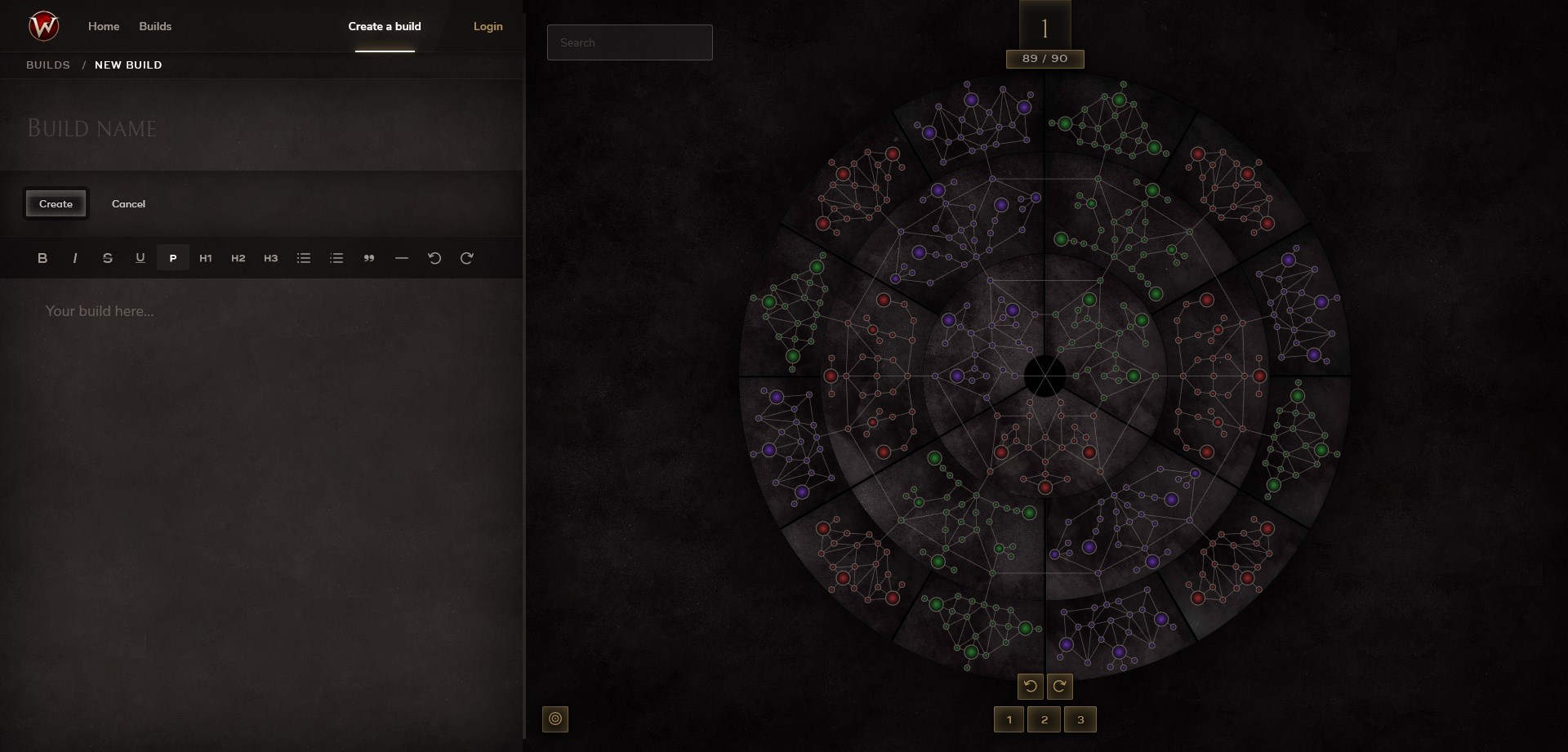Switch to skill tree page 3
1568x752 pixels.
pos(1080,719)
